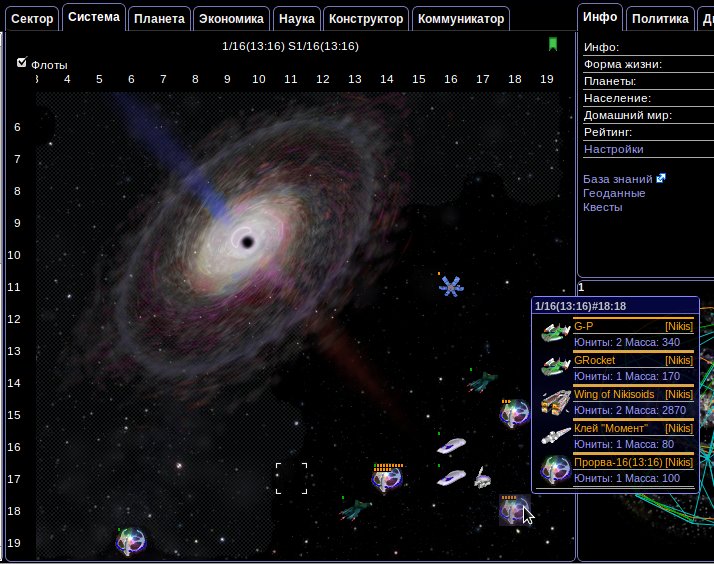The image size is (714, 564).
Task: Open the Квесты list
Action: pos(602,207)
